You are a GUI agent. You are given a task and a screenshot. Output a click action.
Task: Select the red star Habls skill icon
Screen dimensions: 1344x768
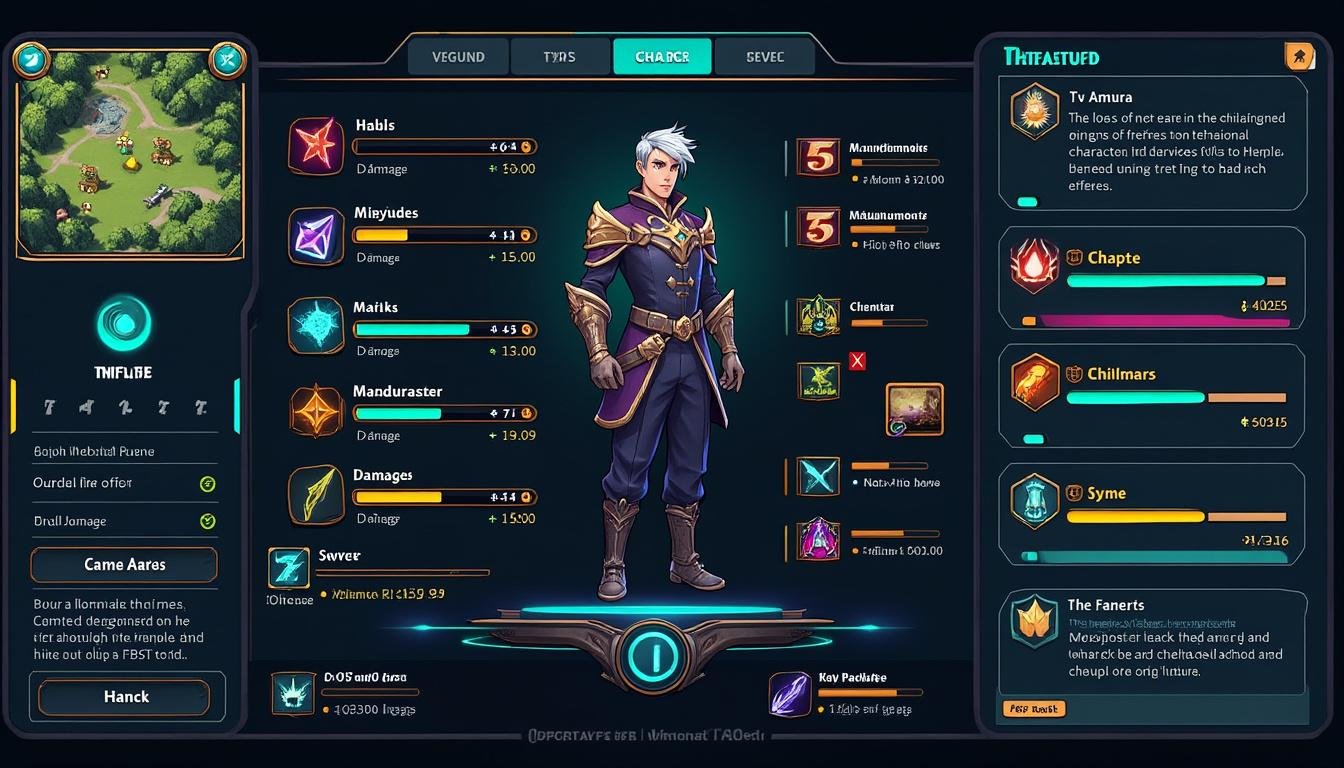(x=316, y=146)
